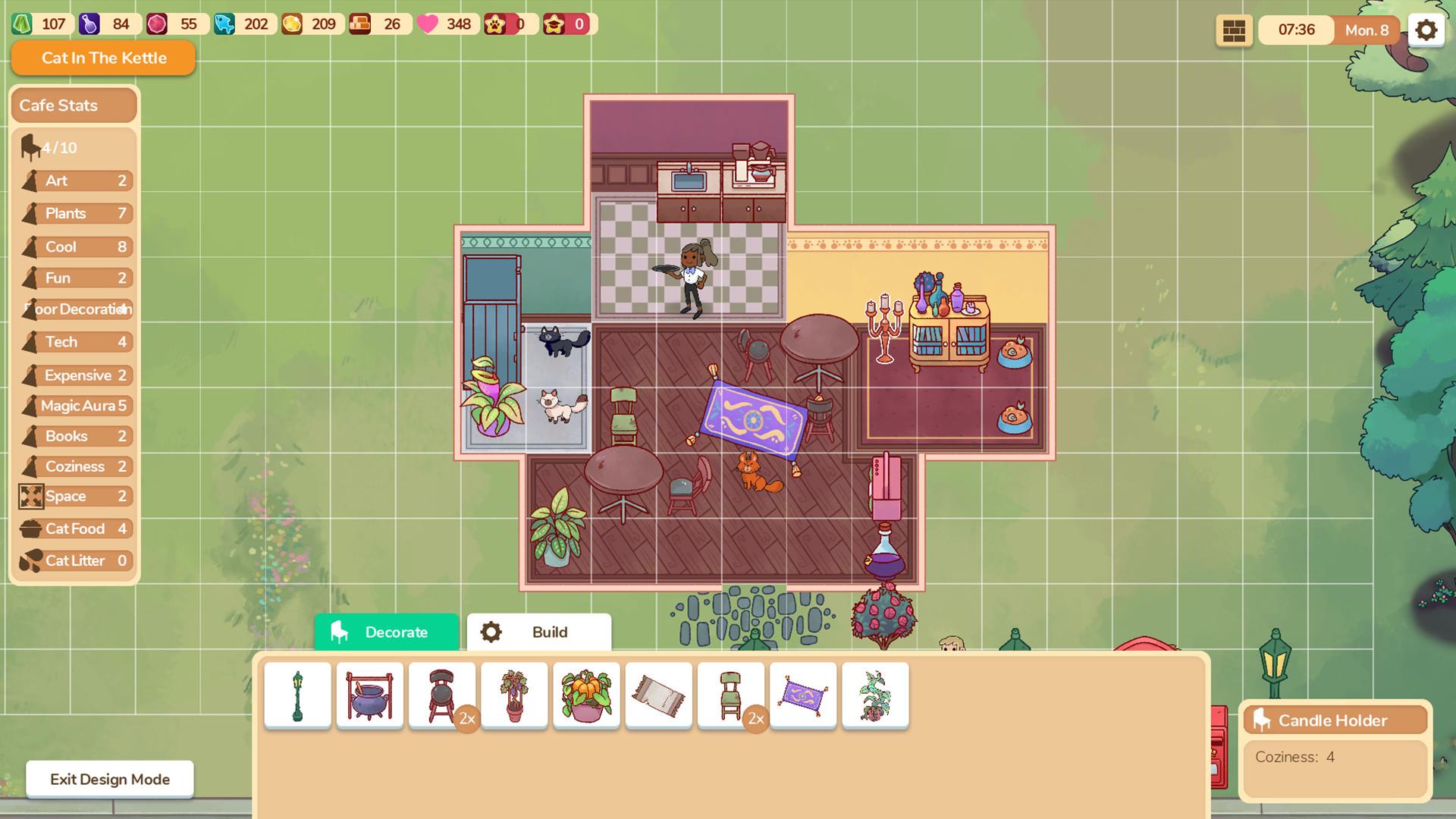
Task: Switch to the Decorate tab
Action: tap(387, 632)
